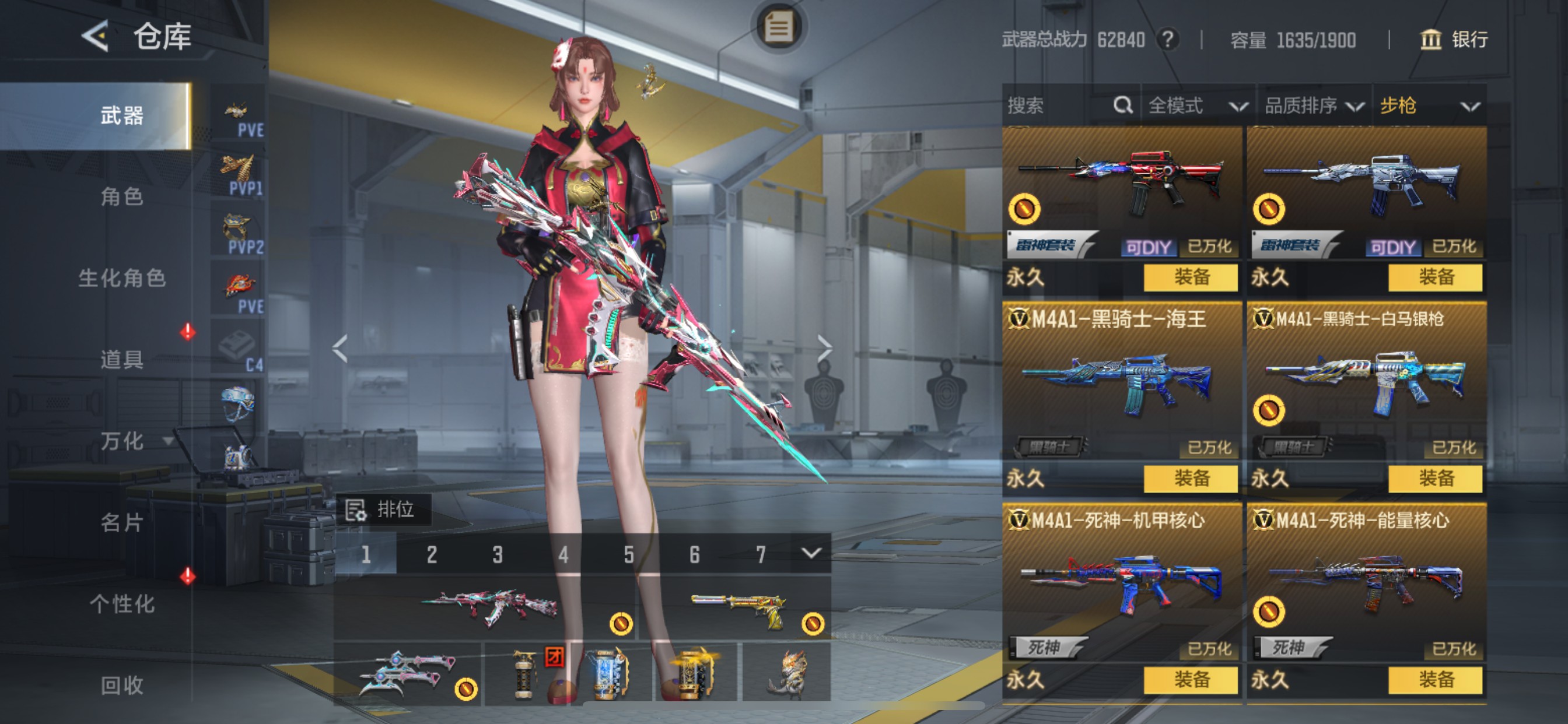This screenshot has height=724, width=1568.
Task: Go to the 名片 section
Action: [x=122, y=522]
